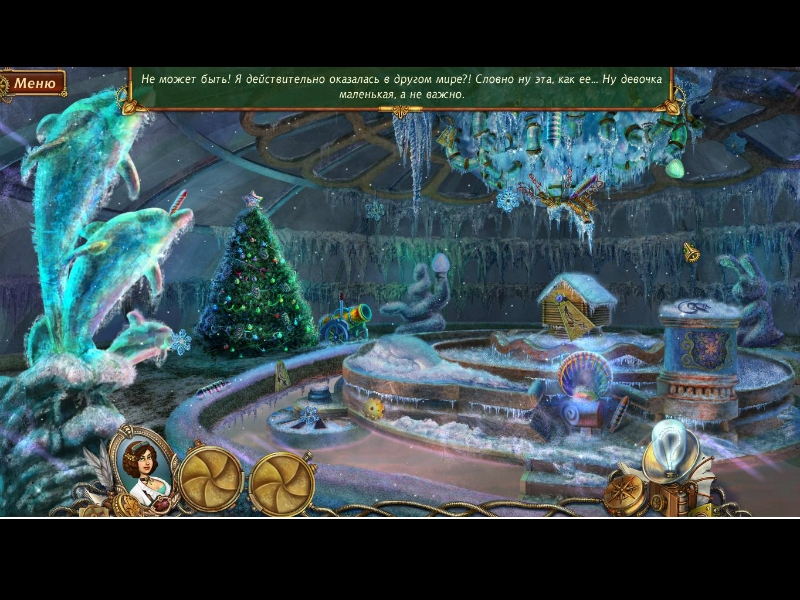This screenshot has height=600, width=800.
Task: Click the dialogue text box to continue
Action: tap(400, 86)
